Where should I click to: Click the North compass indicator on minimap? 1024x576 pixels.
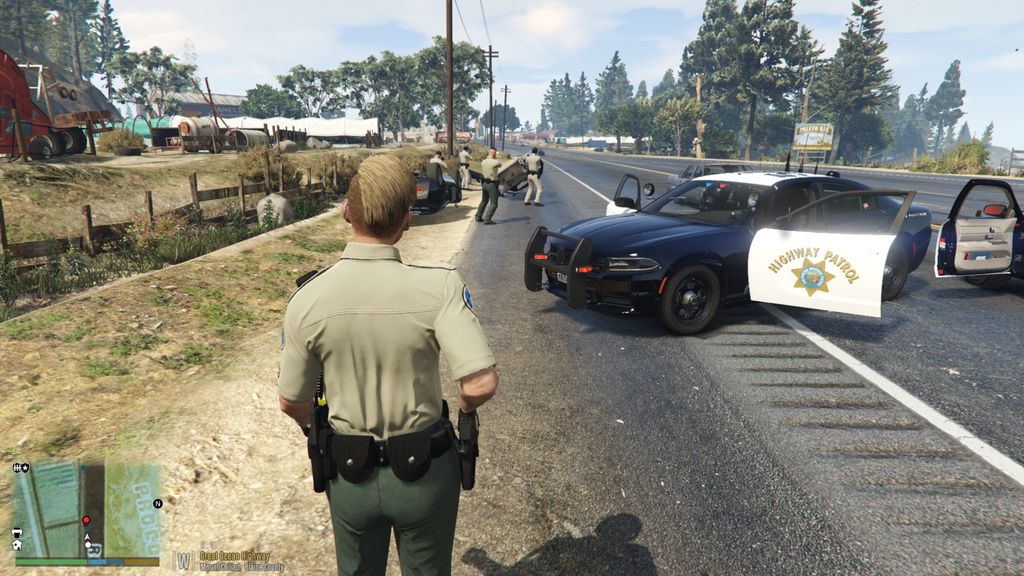click(x=157, y=503)
